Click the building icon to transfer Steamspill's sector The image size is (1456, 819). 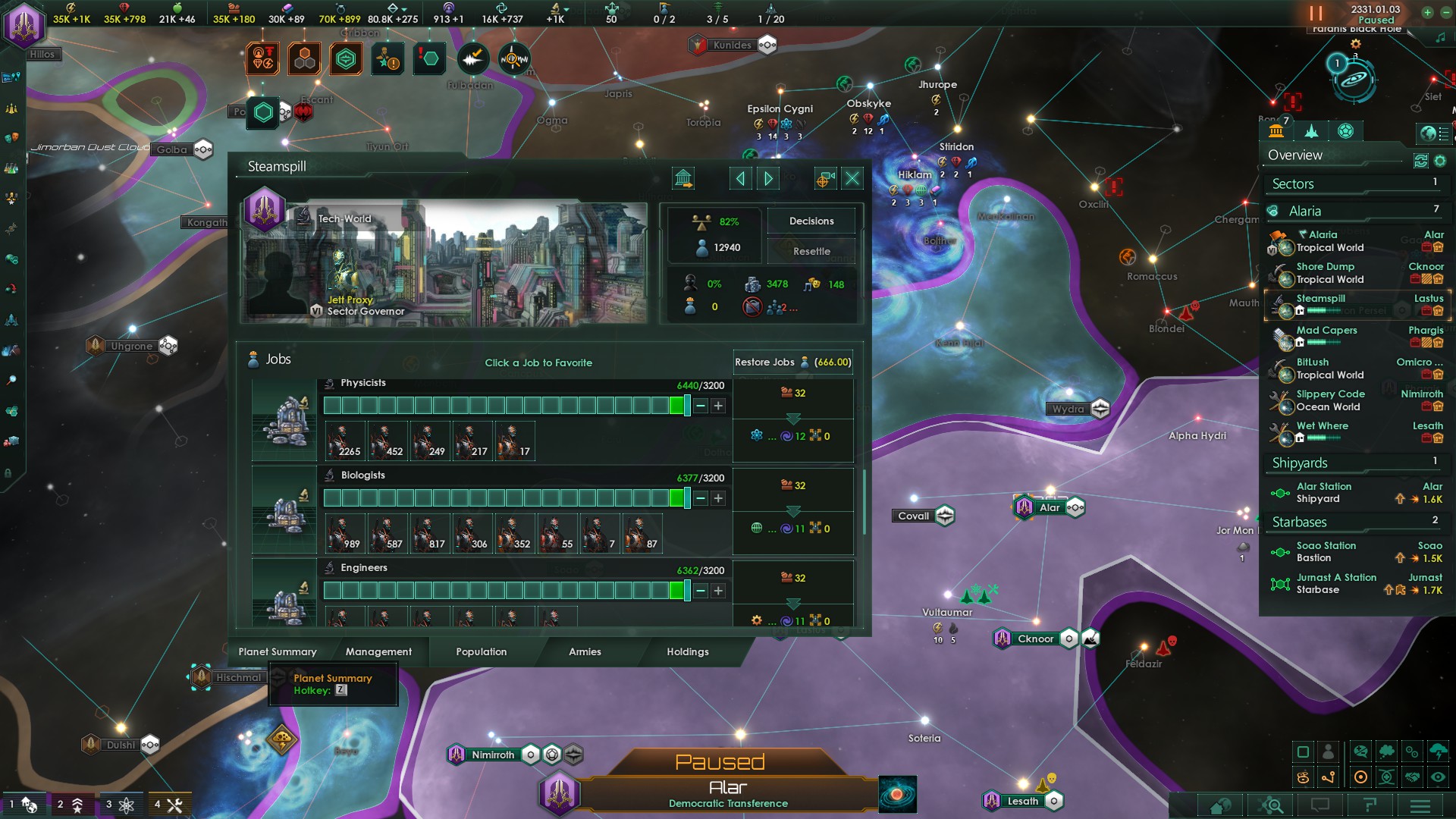pyautogui.click(x=683, y=178)
